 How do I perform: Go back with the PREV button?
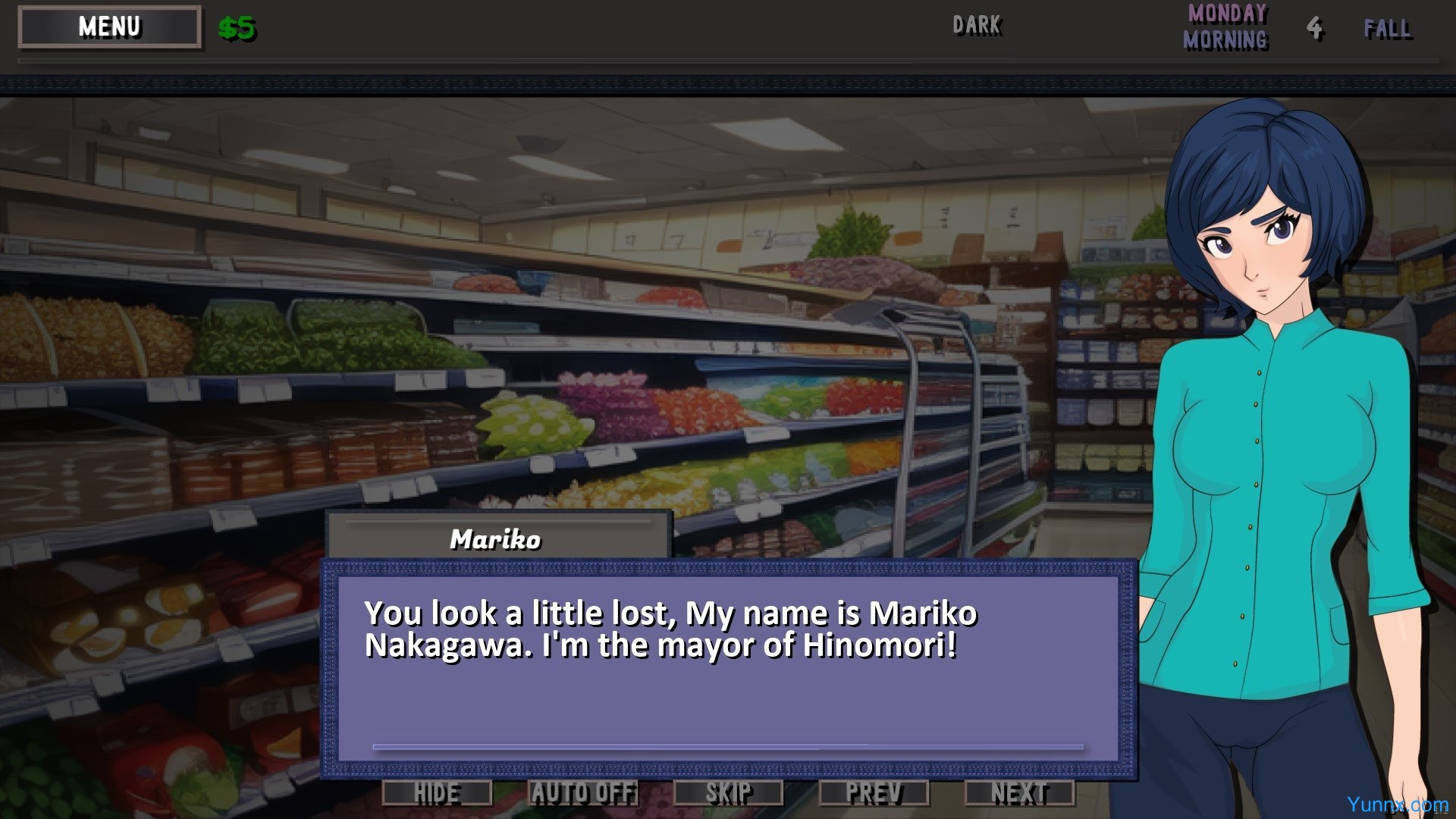pos(874,793)
